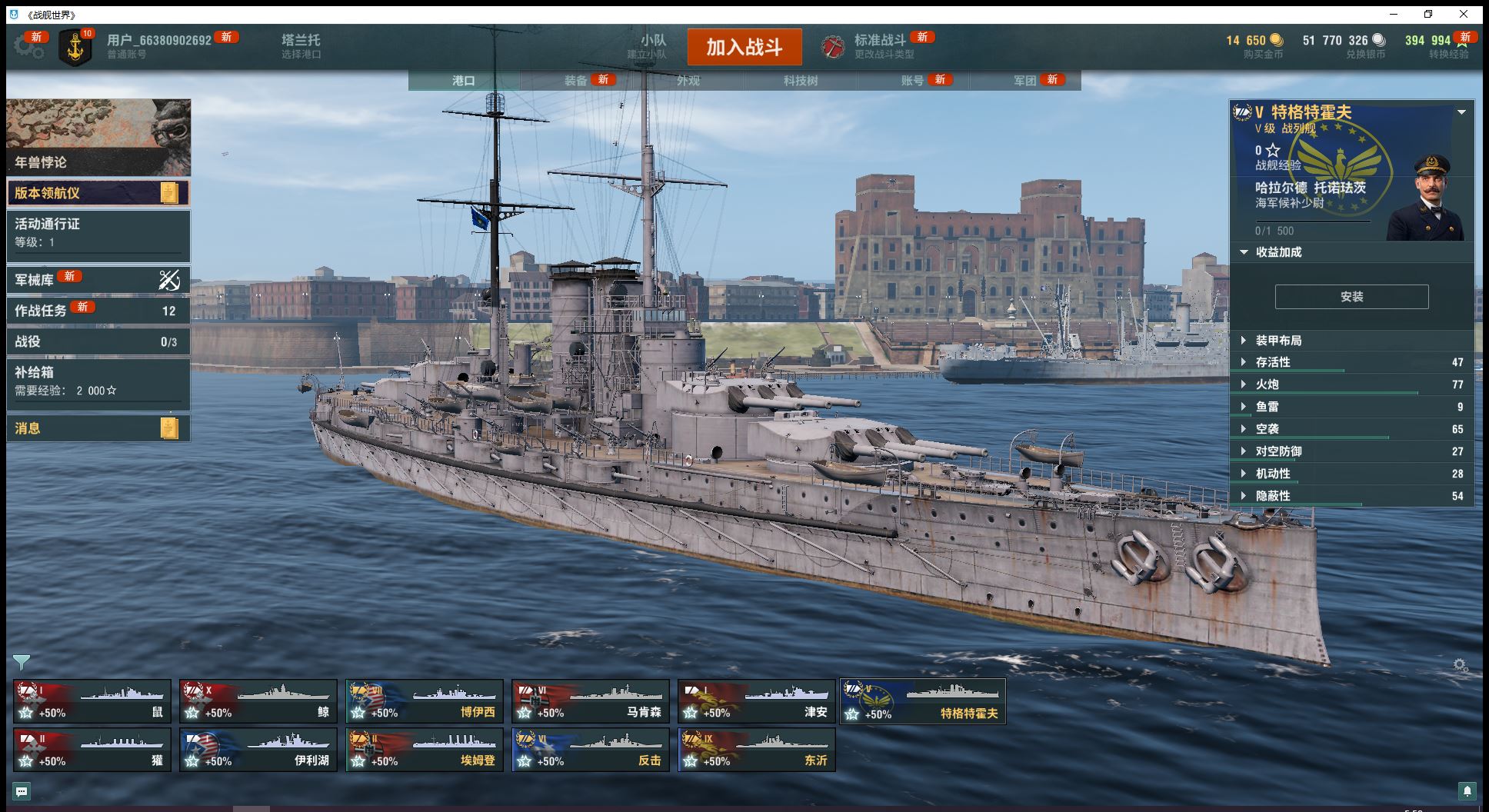Show the 科技树 tech tree tab

[x=801, y=81]
